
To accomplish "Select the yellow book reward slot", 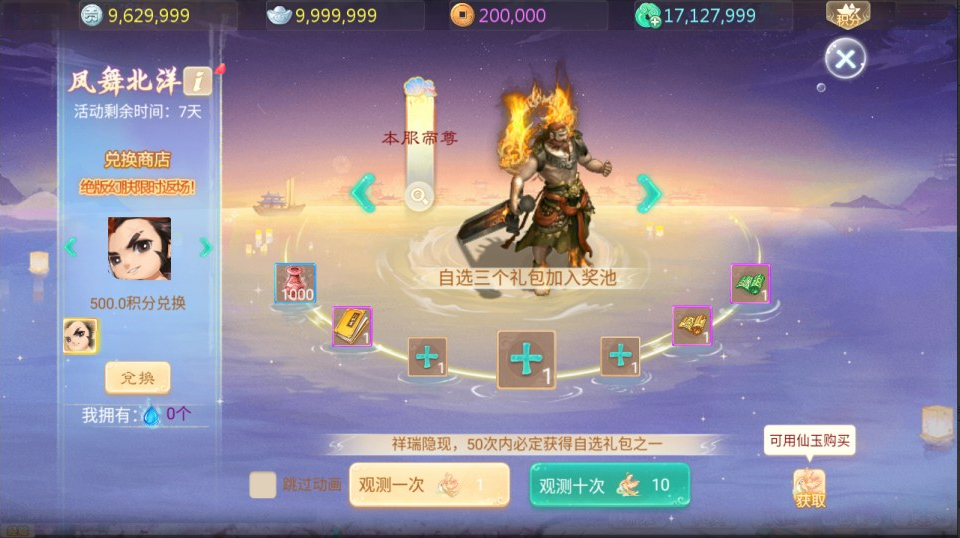I will click(352, 326).
